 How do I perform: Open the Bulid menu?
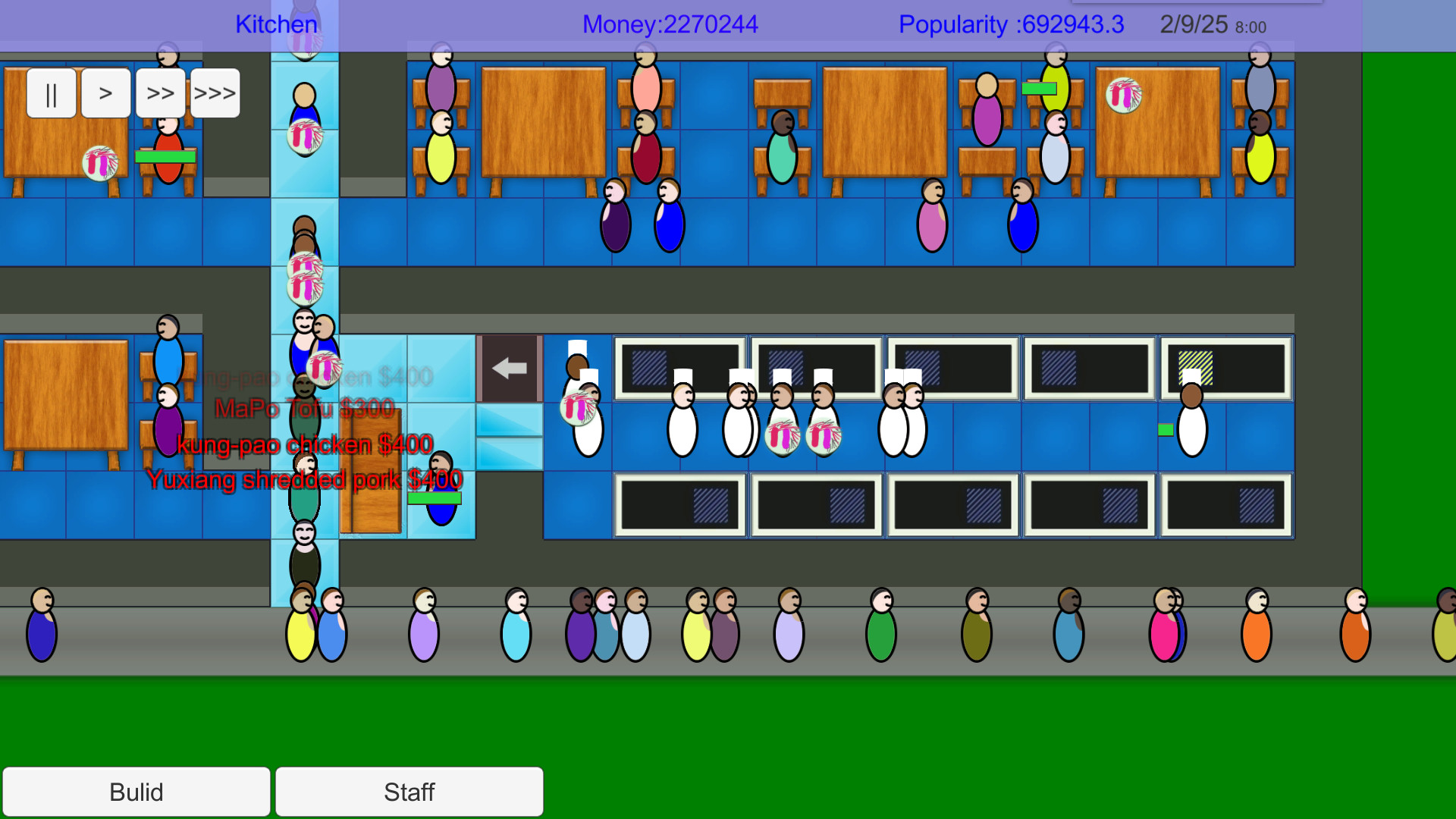tap(136, 792)
